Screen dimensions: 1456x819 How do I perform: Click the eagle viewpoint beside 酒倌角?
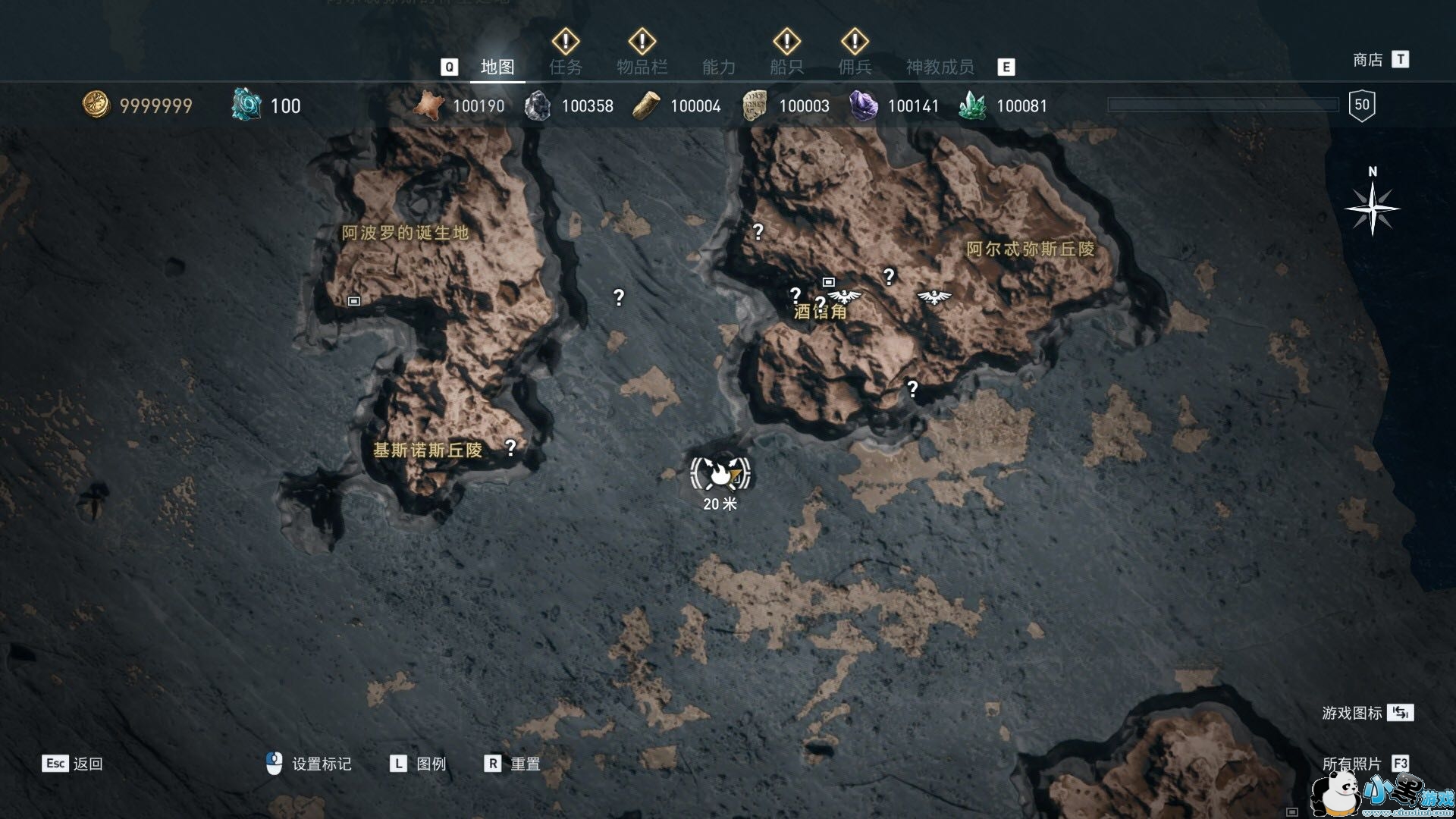click(844, 296)
